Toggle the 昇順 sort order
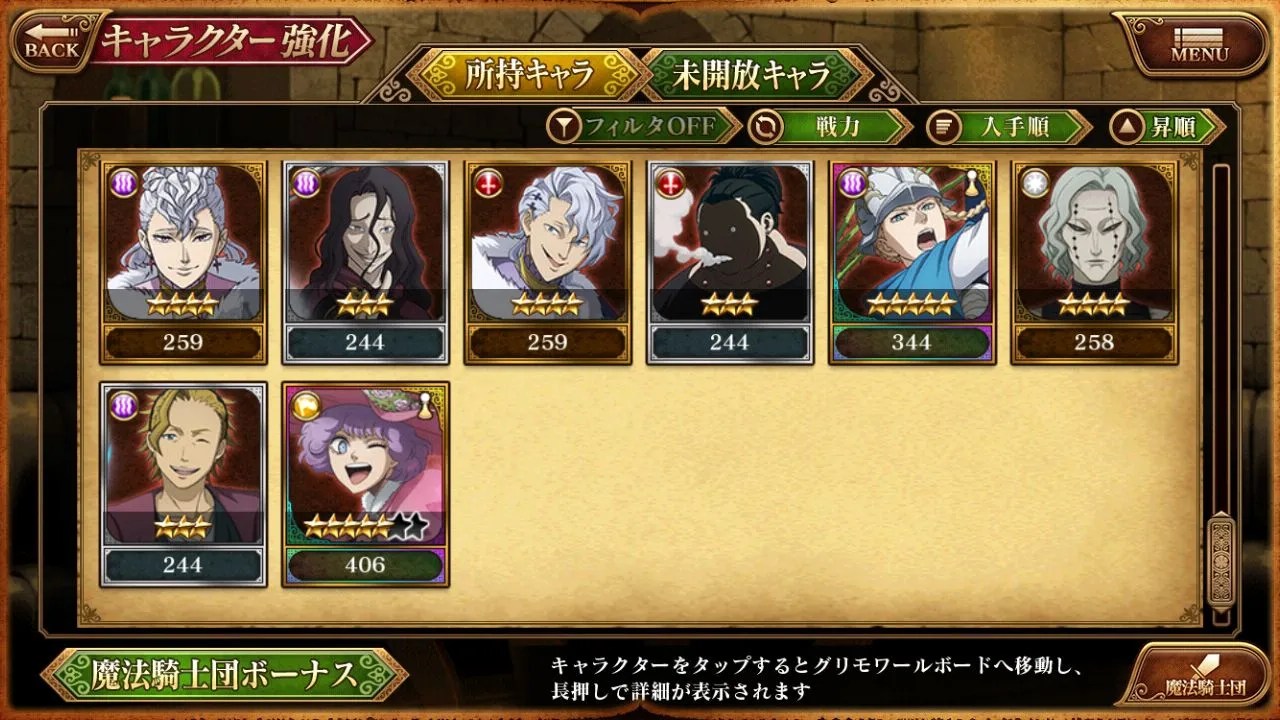1280x720 pixels. (x=1167, y=127)
